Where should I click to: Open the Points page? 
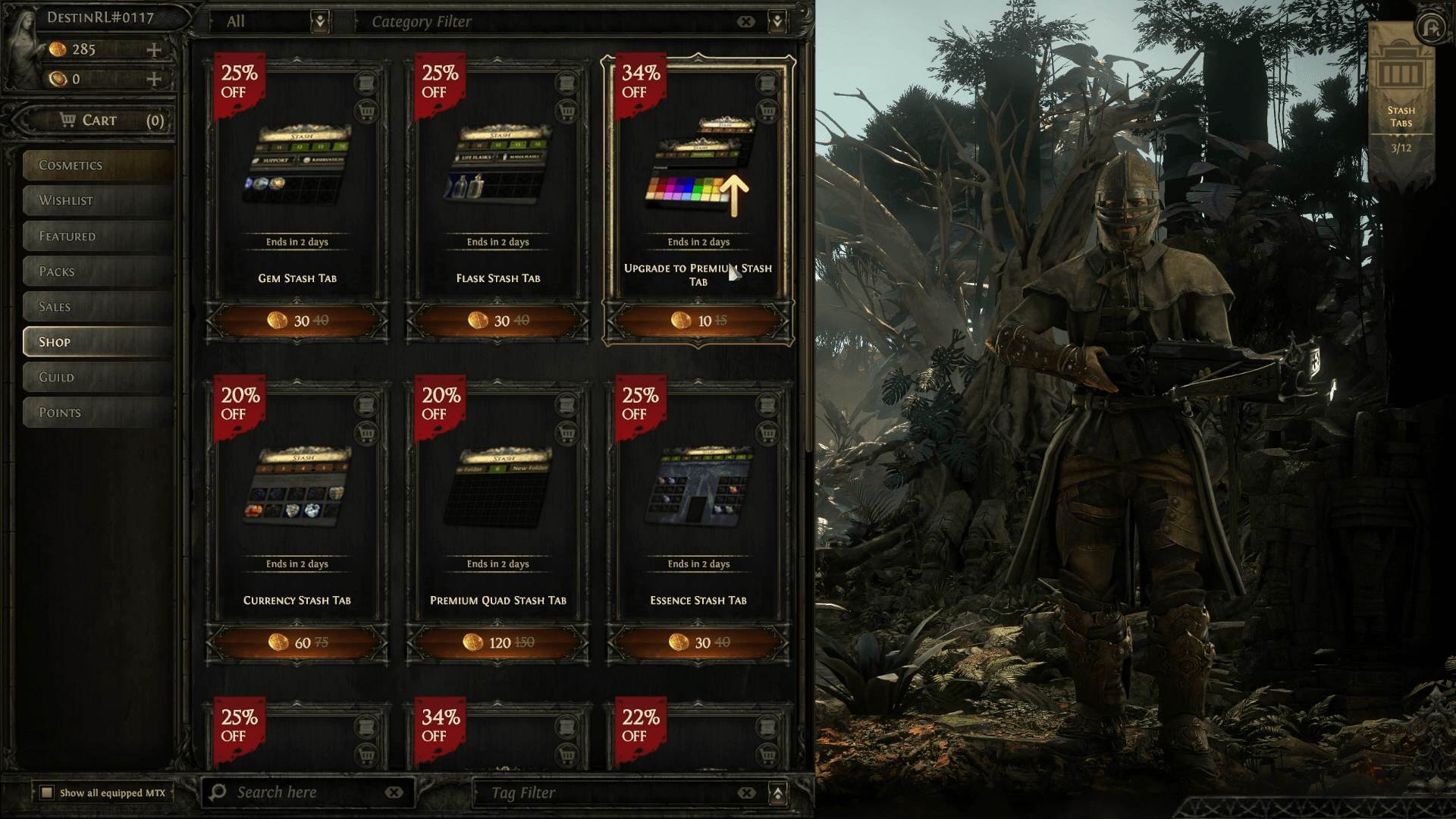pyautogui.click(x=99, y=413)
